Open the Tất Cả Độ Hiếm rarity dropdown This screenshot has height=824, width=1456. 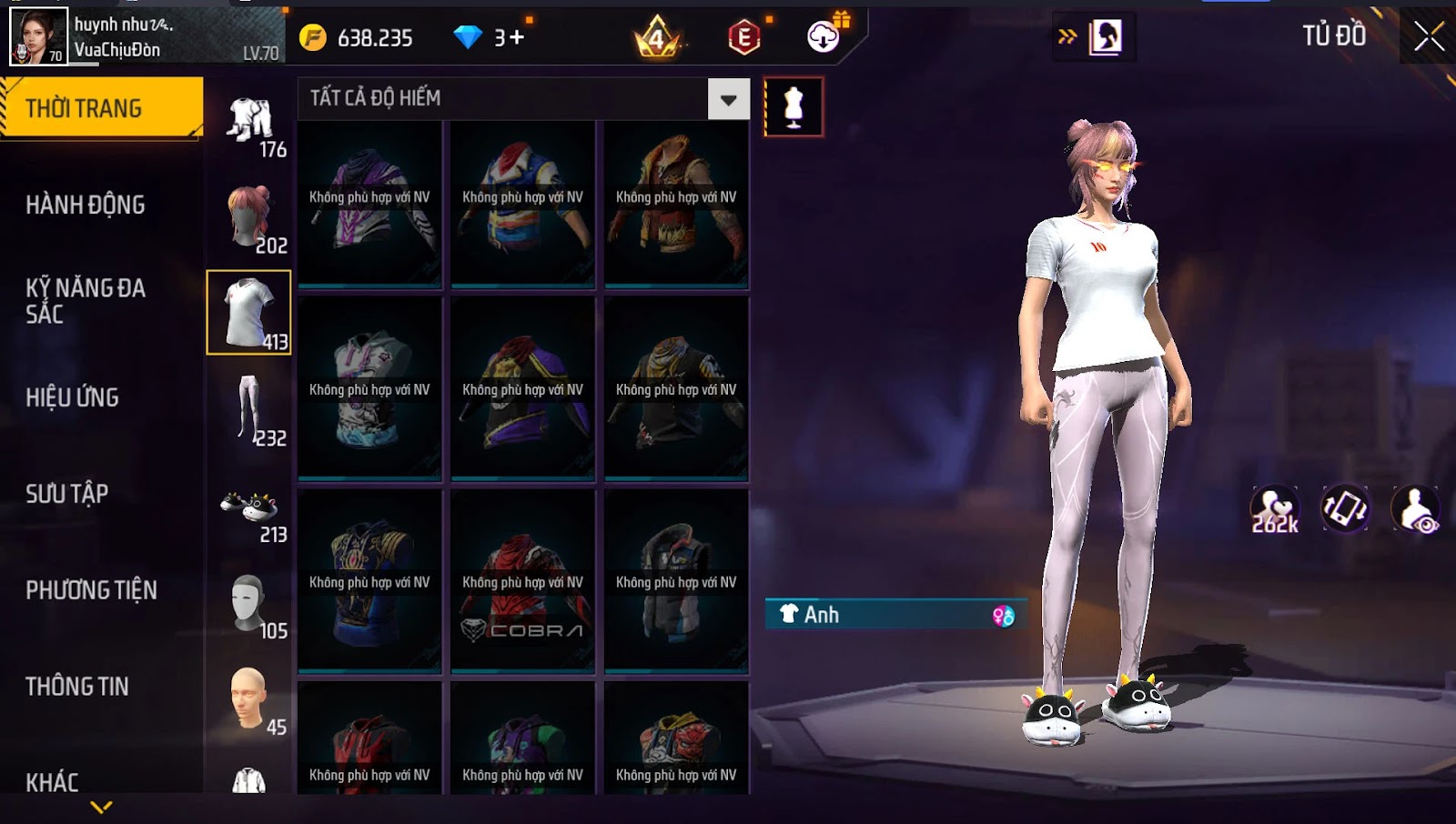[729, 99]
